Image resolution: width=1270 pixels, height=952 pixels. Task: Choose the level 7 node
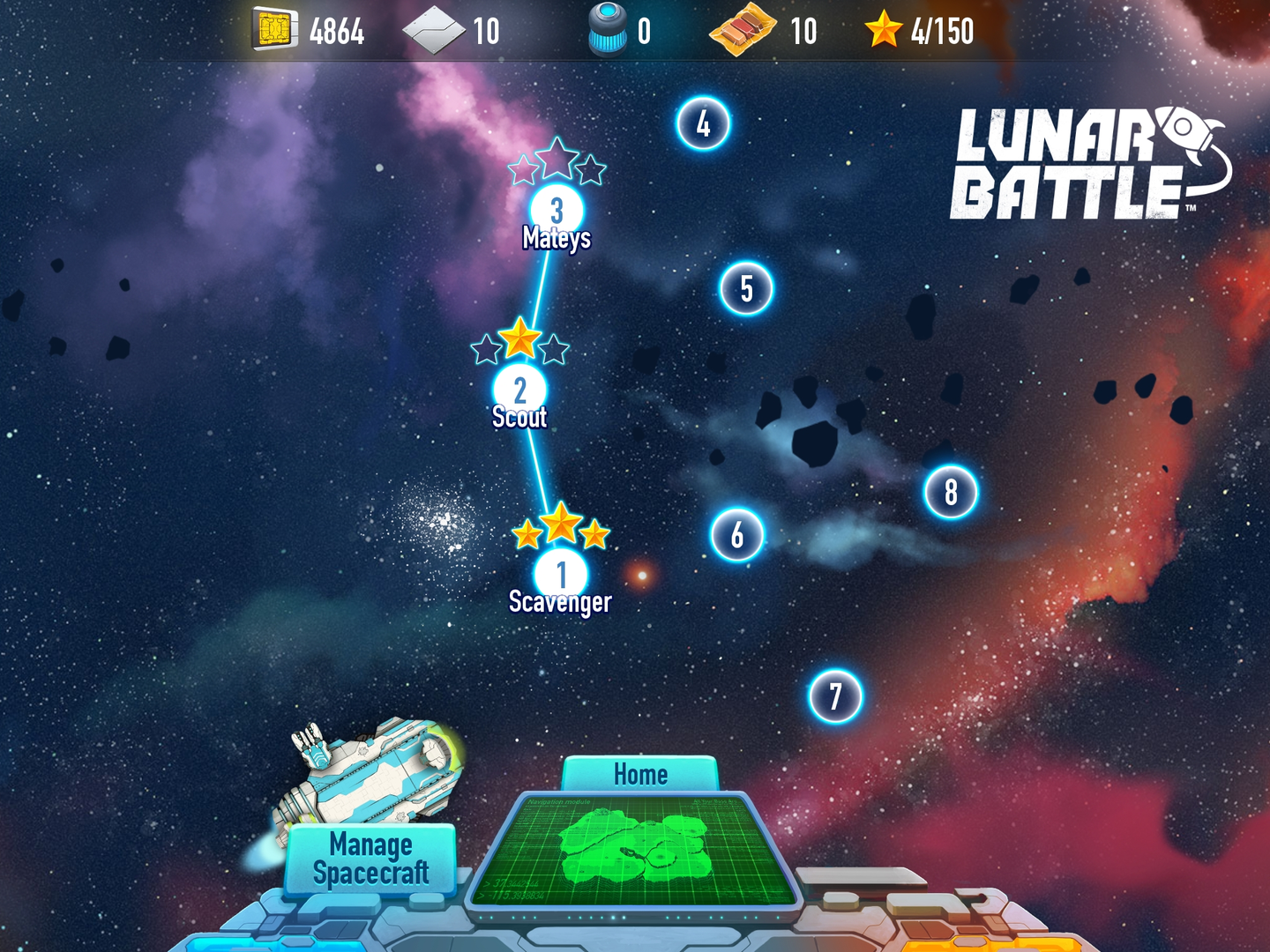pyautogui.click(x=835, y=696)
